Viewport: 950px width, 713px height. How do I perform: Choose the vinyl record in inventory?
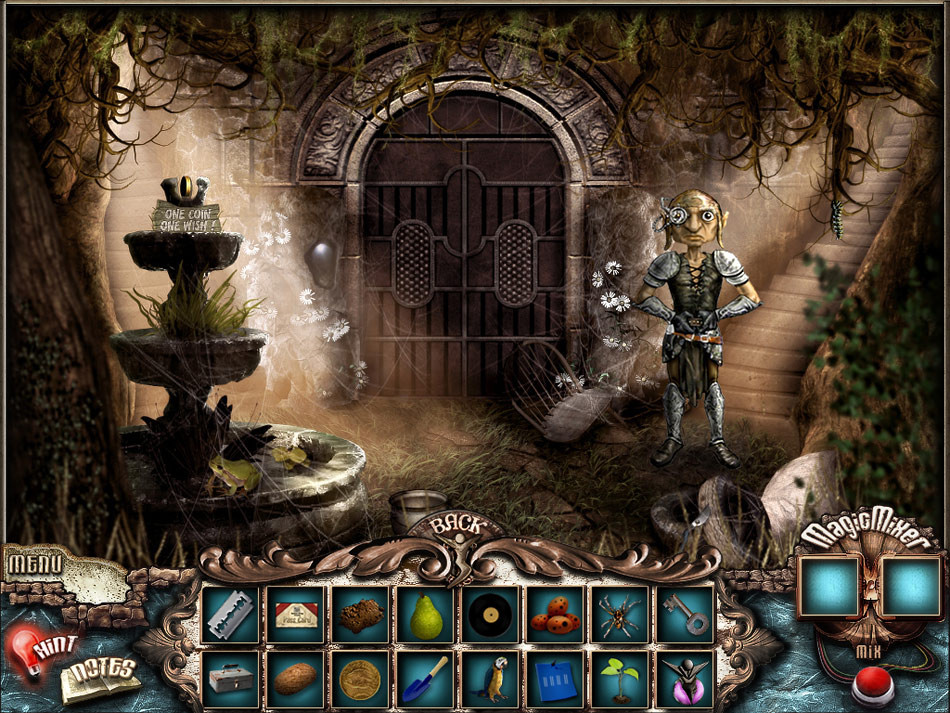490,614
